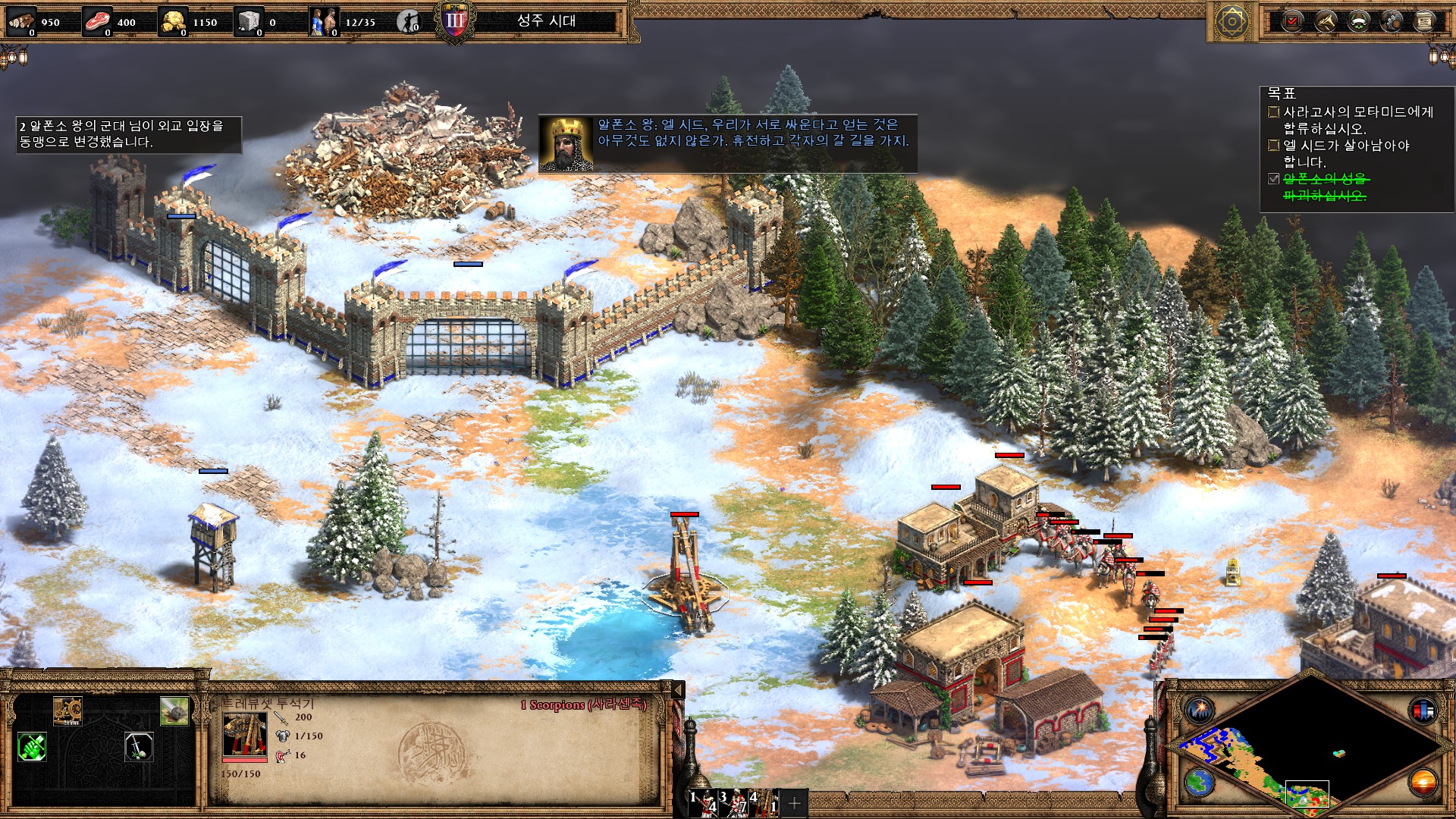Screen dimensions: 1456x819
Task: Click the green fist stance icon
Action: [32, 747]
